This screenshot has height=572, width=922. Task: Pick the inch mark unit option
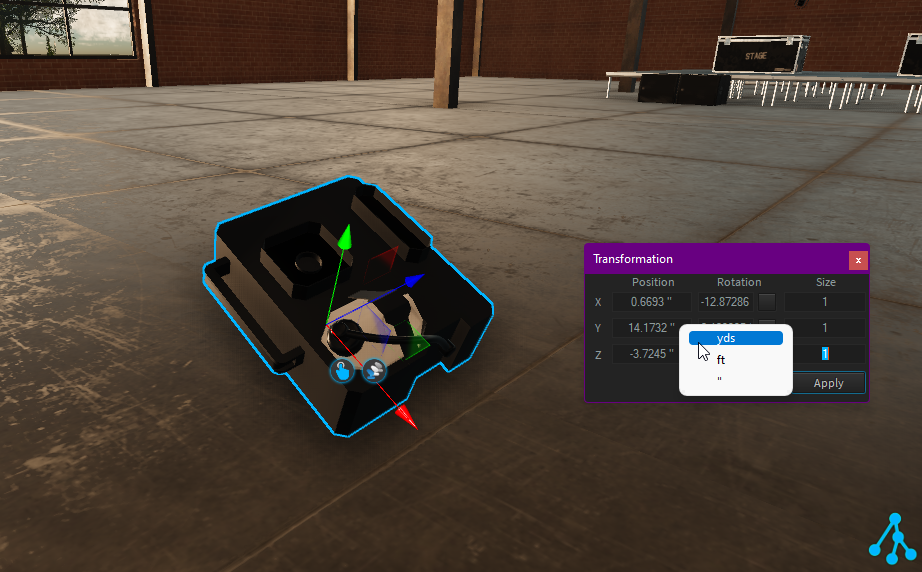(x=735, y=381)
